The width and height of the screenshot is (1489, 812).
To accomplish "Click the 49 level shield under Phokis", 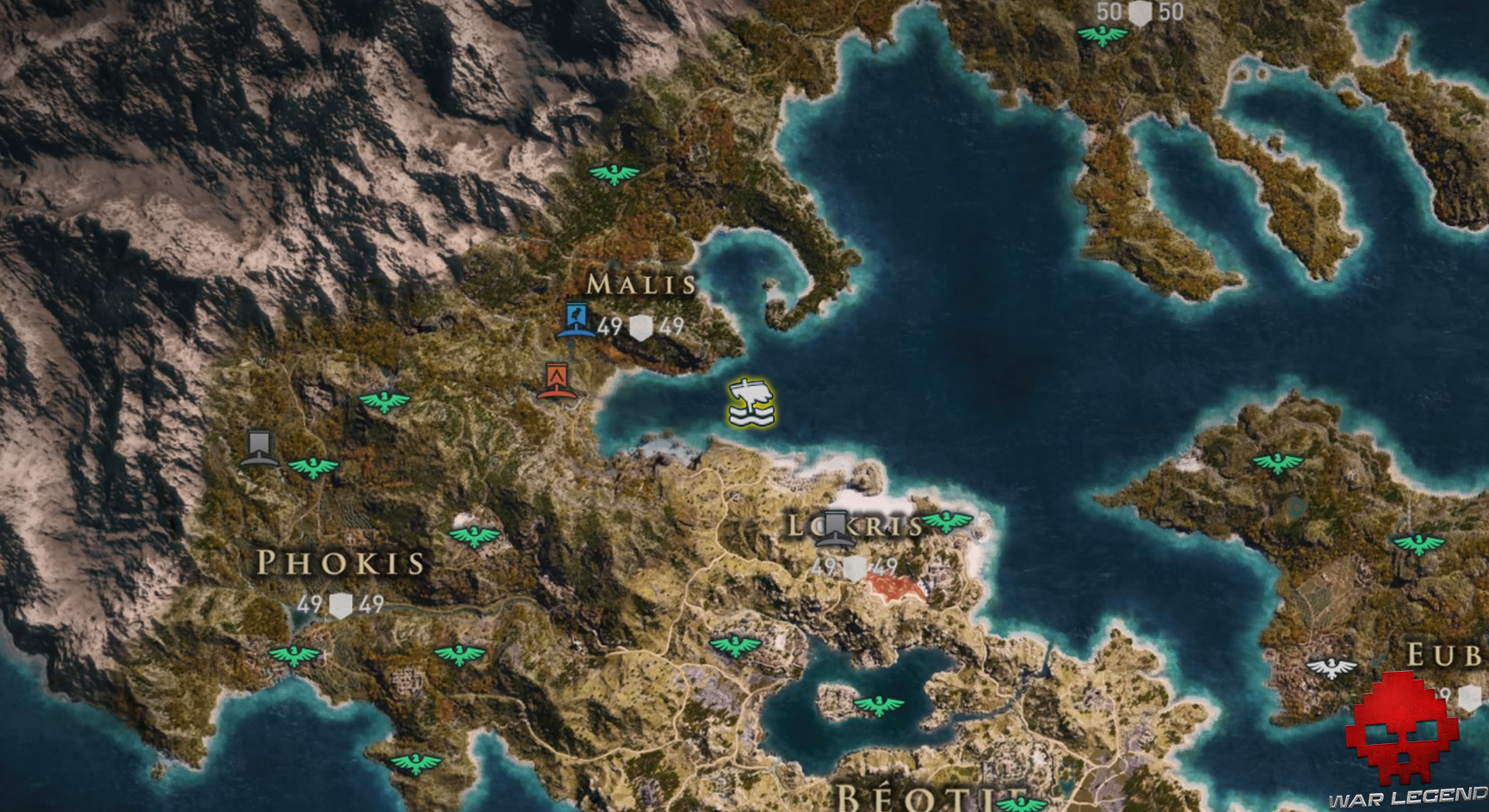I will [341, 606].
